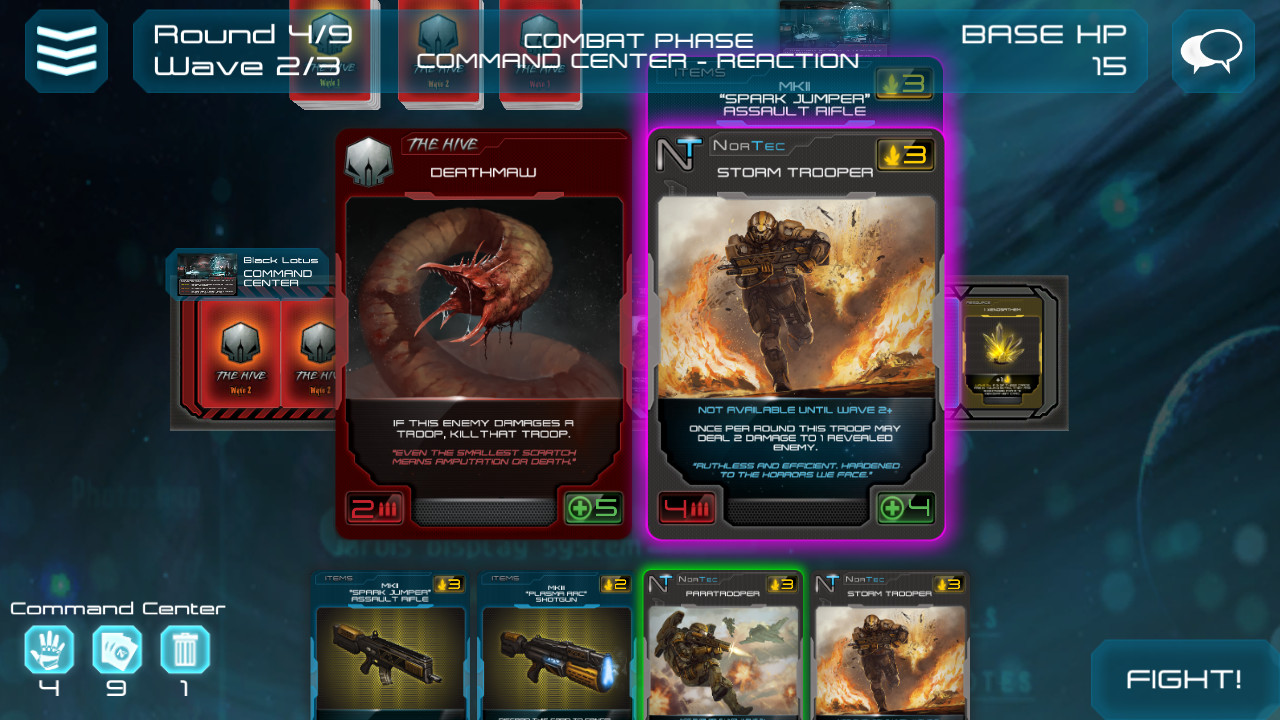Open the hamburger menu top left

coord(66,50)
